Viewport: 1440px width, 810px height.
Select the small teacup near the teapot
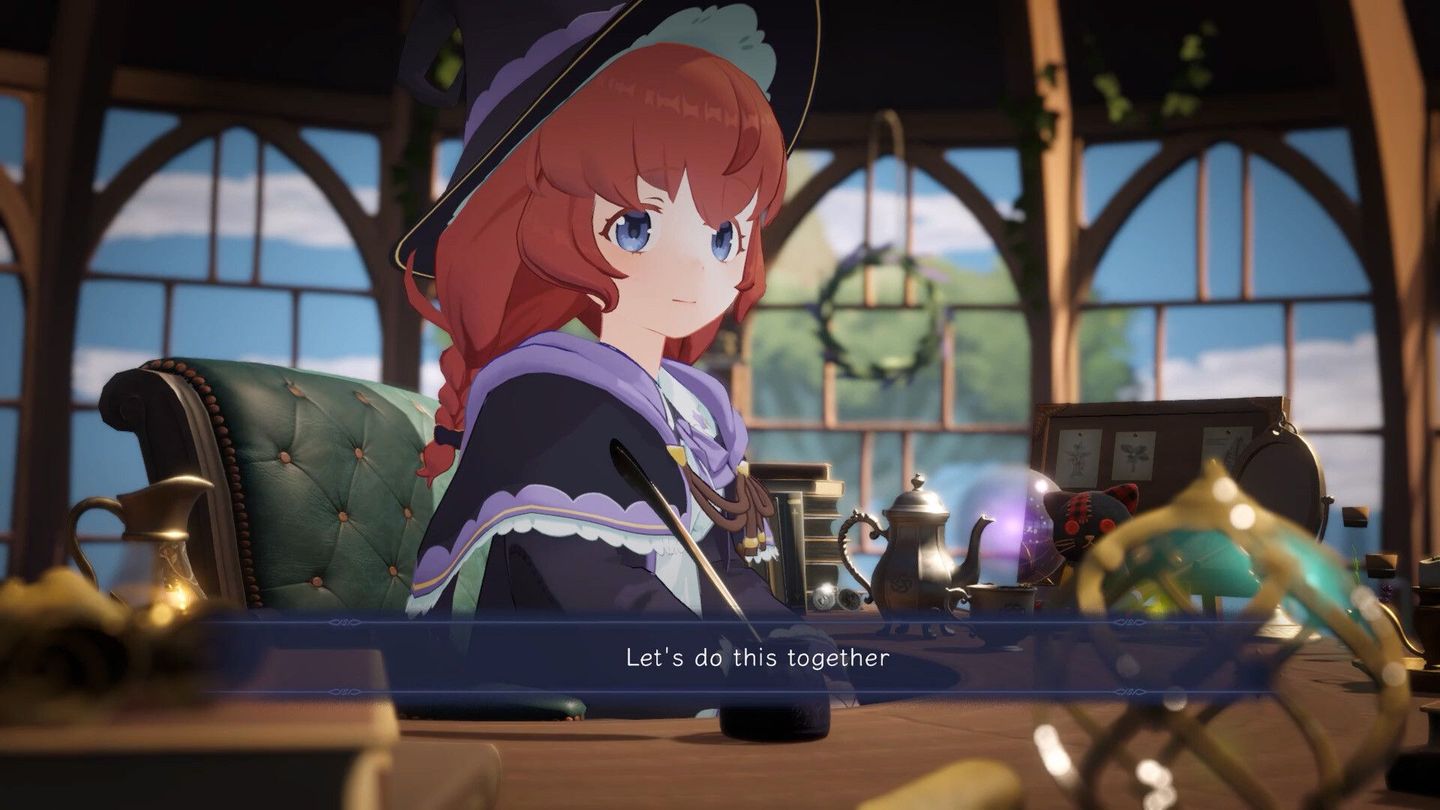tap(1005, 600)
